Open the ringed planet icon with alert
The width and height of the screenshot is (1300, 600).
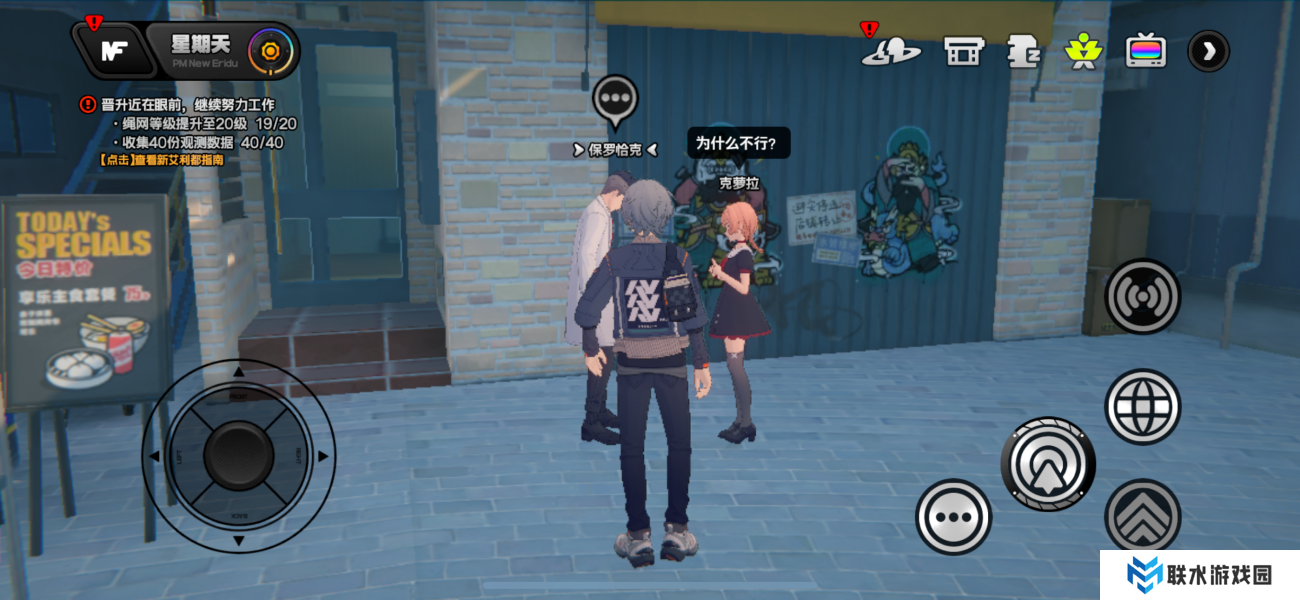(x=891, y=50)
